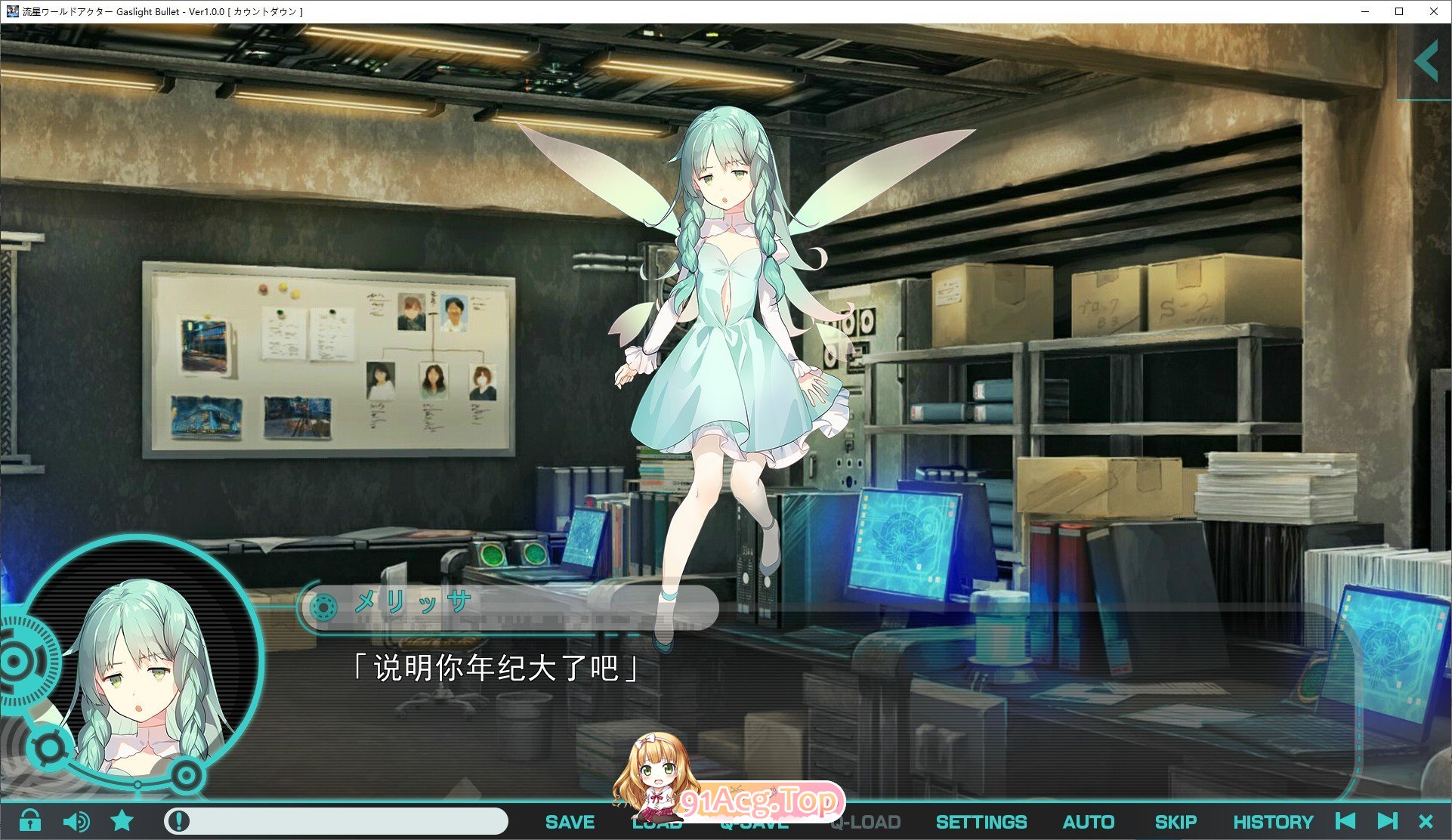Screen dimensions: 1452x840
Task: Open the HISTORY backlog
Action: [1274, 822]
